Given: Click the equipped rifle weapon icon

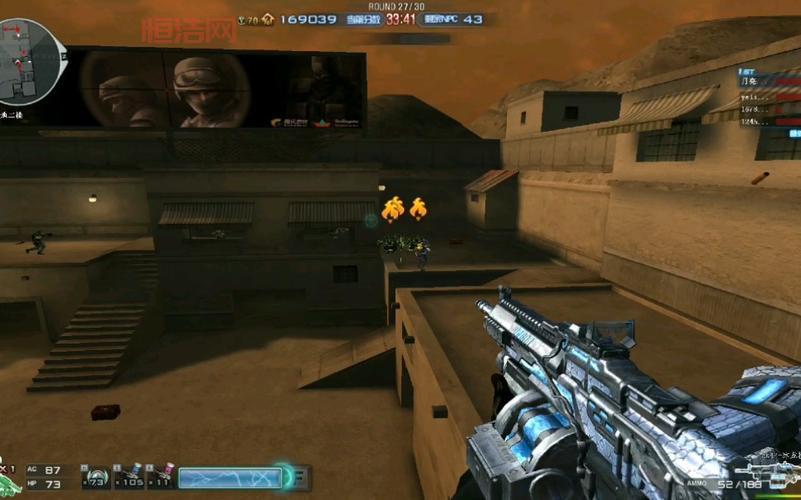Looking at the screenshot, I should 763,470.
